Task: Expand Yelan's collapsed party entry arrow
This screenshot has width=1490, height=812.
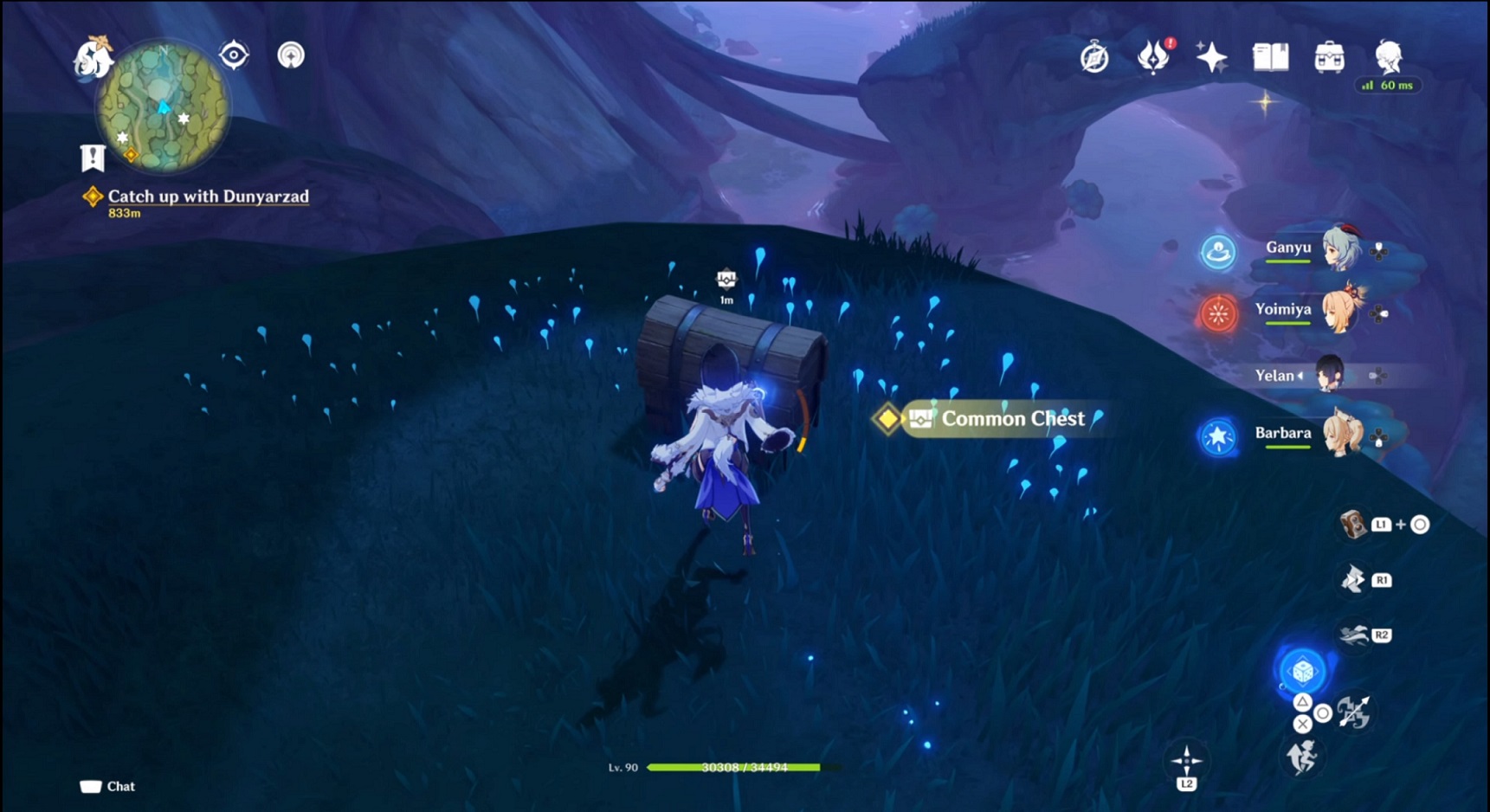Action: (x=1302, y=376)
